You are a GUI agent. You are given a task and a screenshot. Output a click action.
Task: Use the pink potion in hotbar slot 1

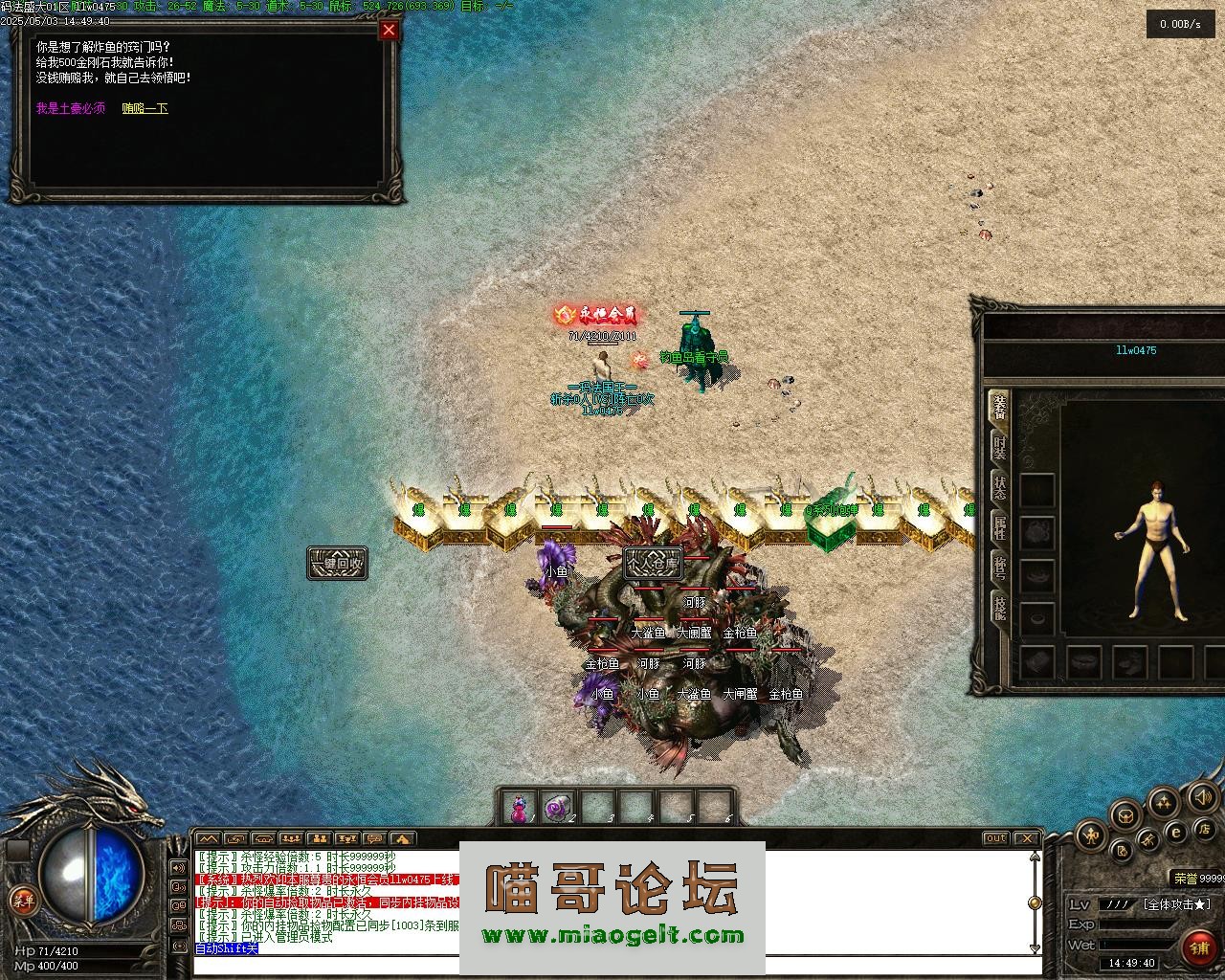point(519,809)
